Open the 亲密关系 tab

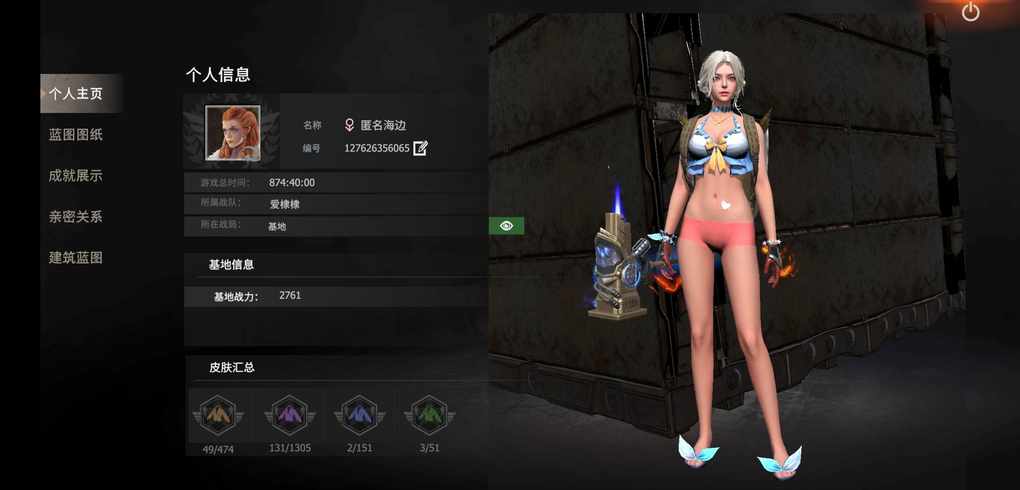76,217
